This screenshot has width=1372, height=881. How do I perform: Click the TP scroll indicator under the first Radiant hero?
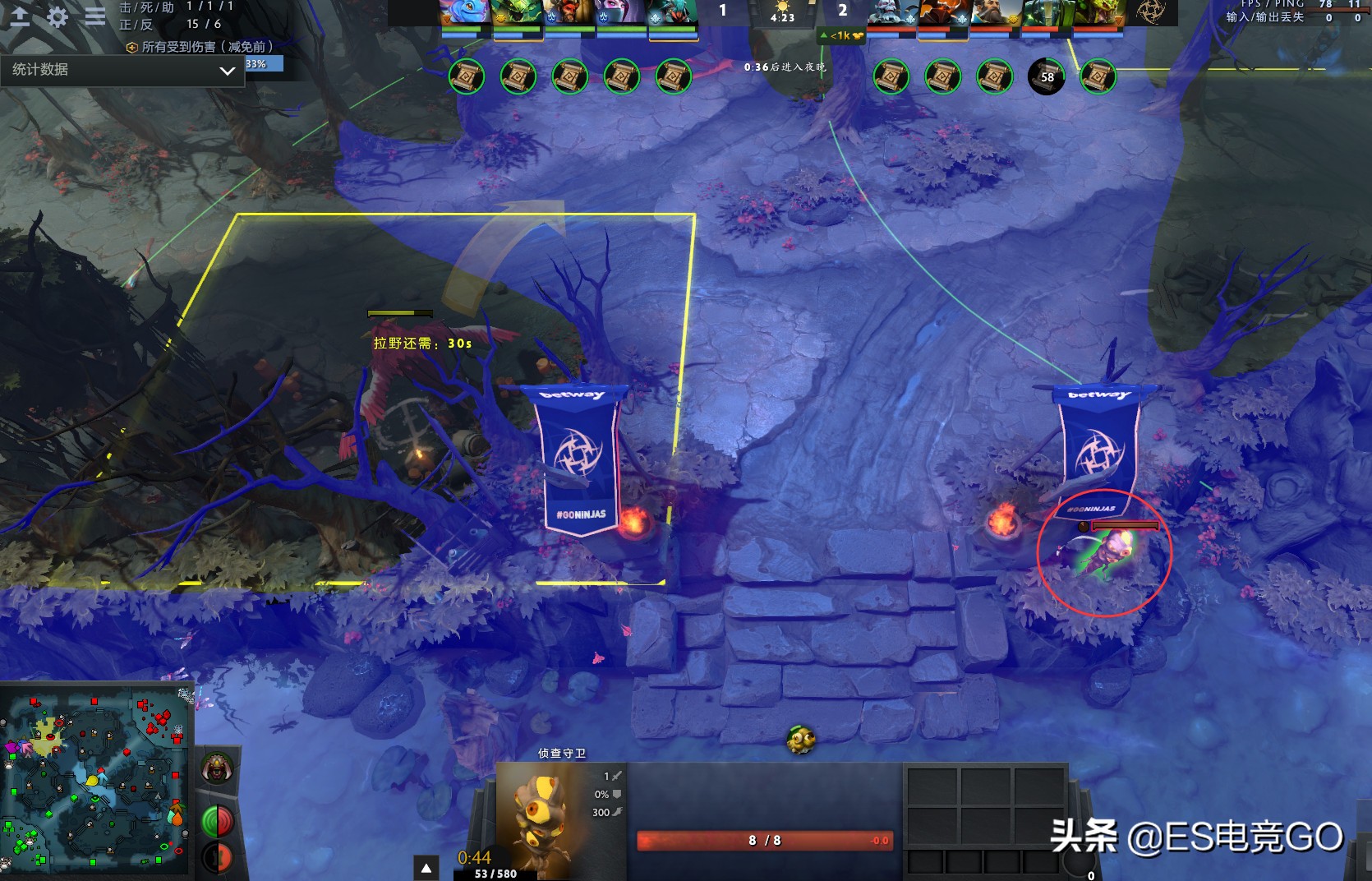click(465, 77)
